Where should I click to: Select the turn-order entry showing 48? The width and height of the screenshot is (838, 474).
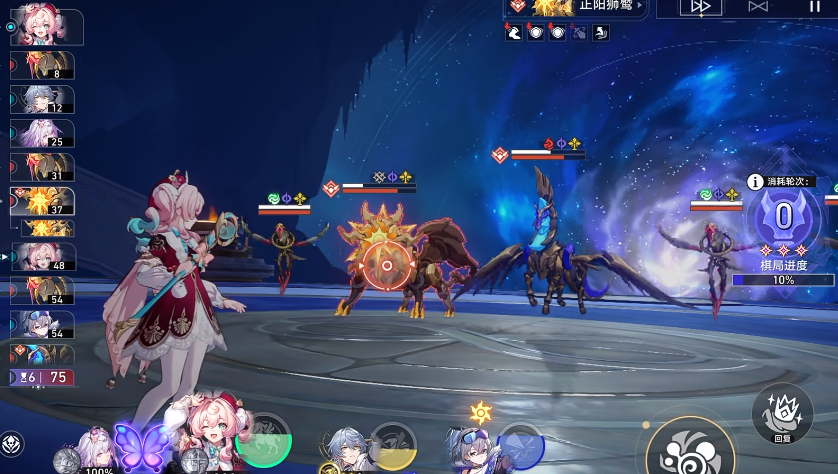point(42,257)
